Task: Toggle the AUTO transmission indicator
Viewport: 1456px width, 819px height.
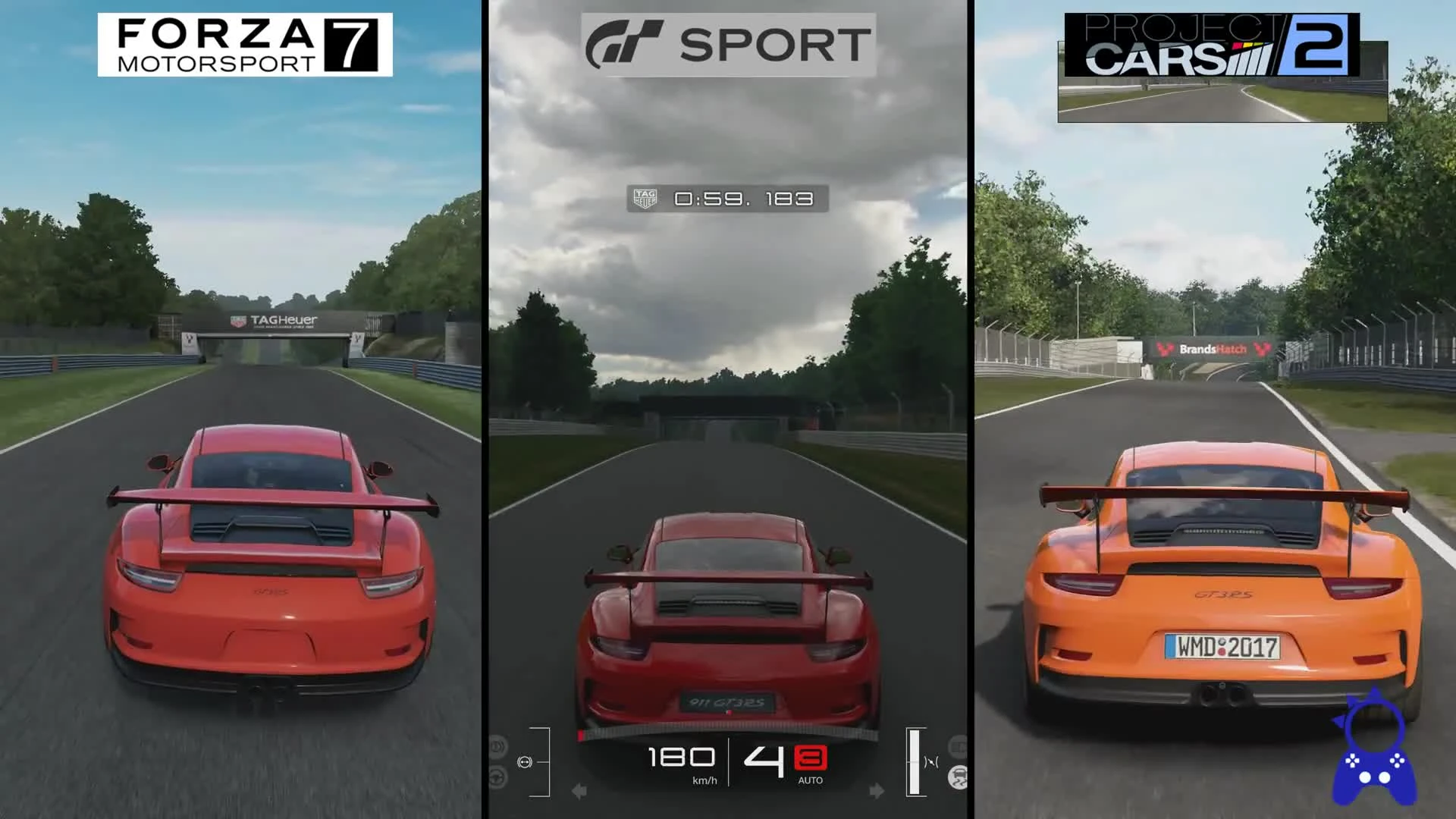Action: (811, 780)
